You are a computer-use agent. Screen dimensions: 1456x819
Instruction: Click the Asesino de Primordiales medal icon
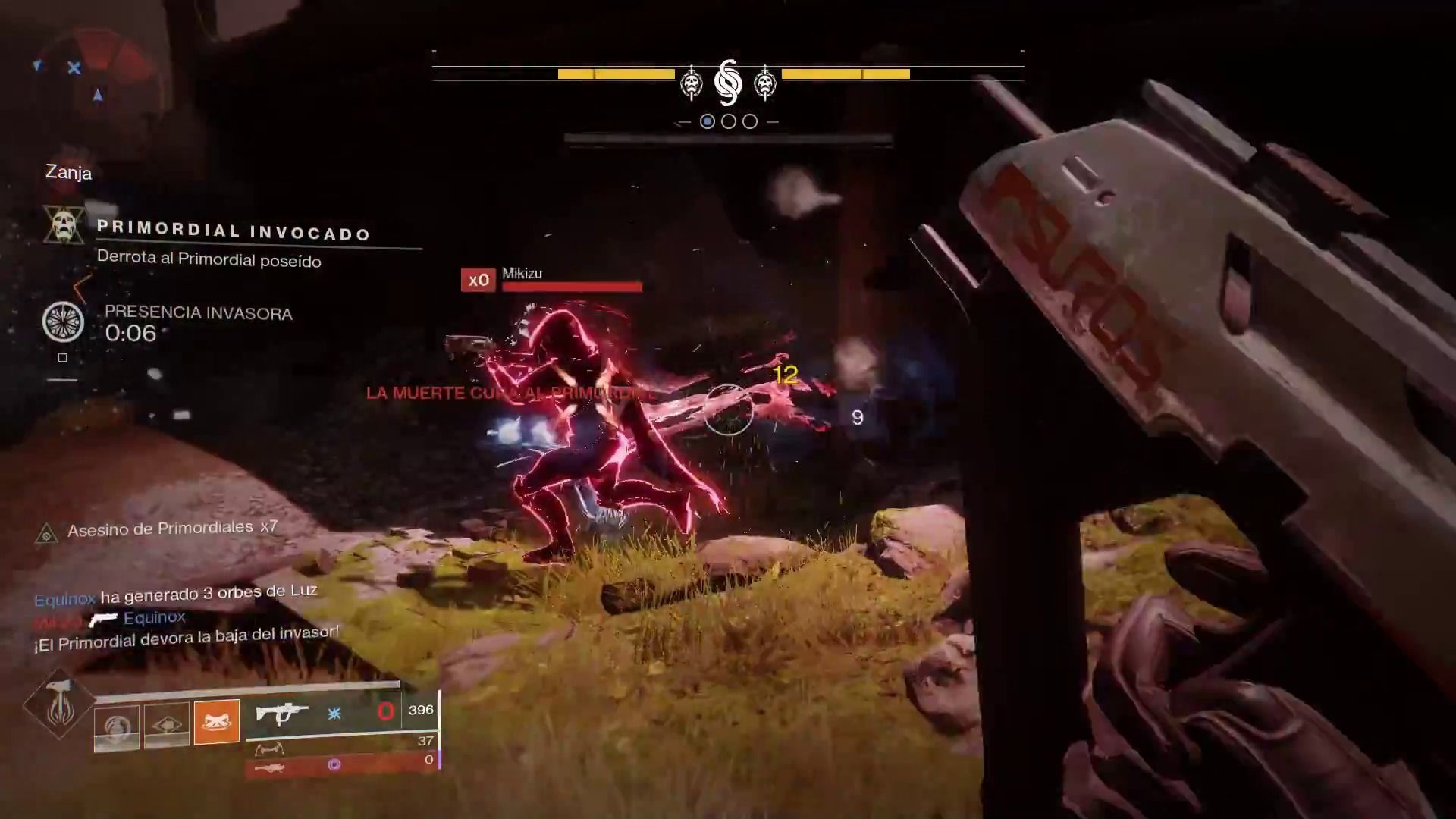[x=47, y=534]
